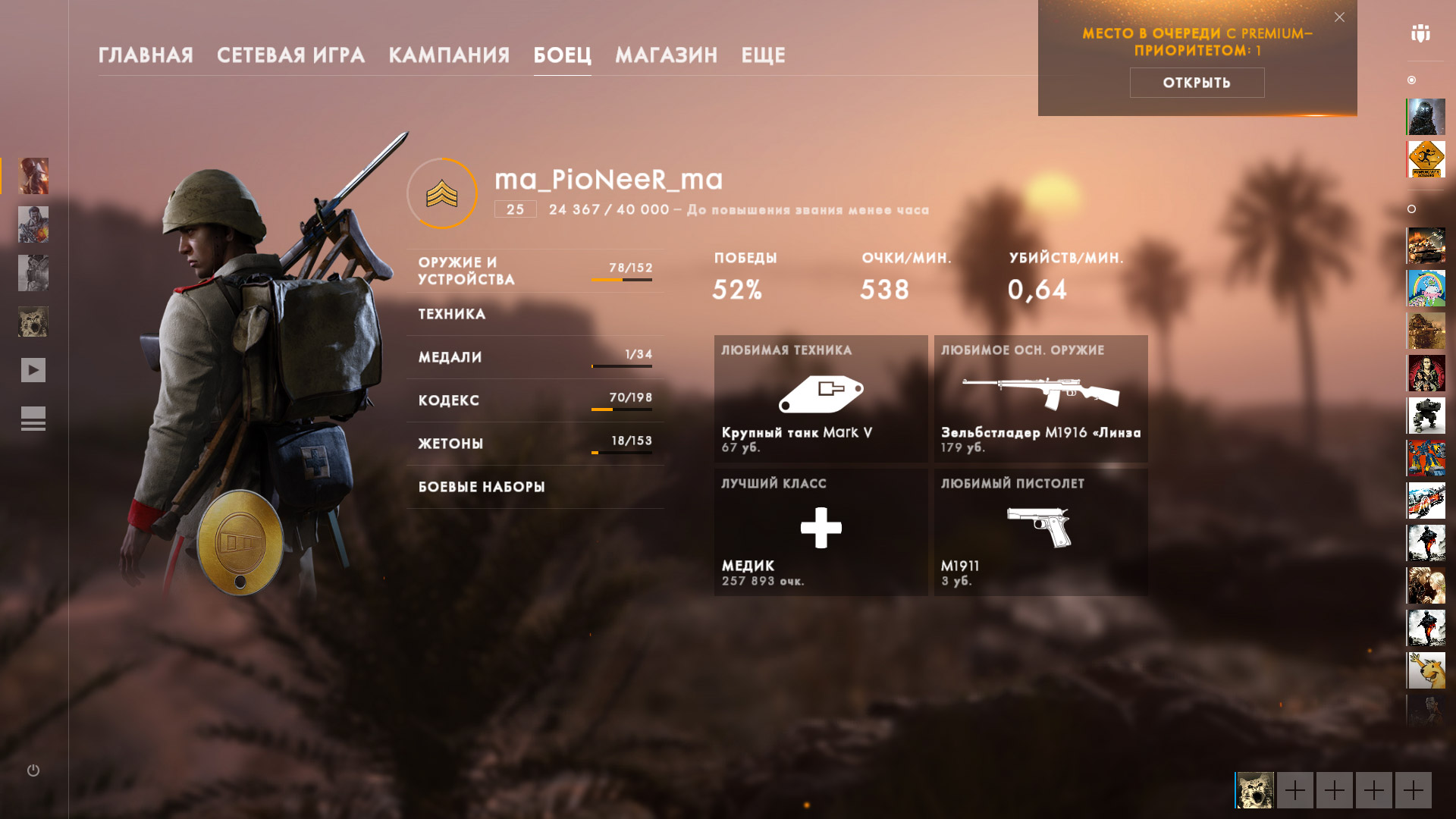Screen dimensions: 1456x819
Task: Click the M1911 pistol icon
Action: 1040,525
